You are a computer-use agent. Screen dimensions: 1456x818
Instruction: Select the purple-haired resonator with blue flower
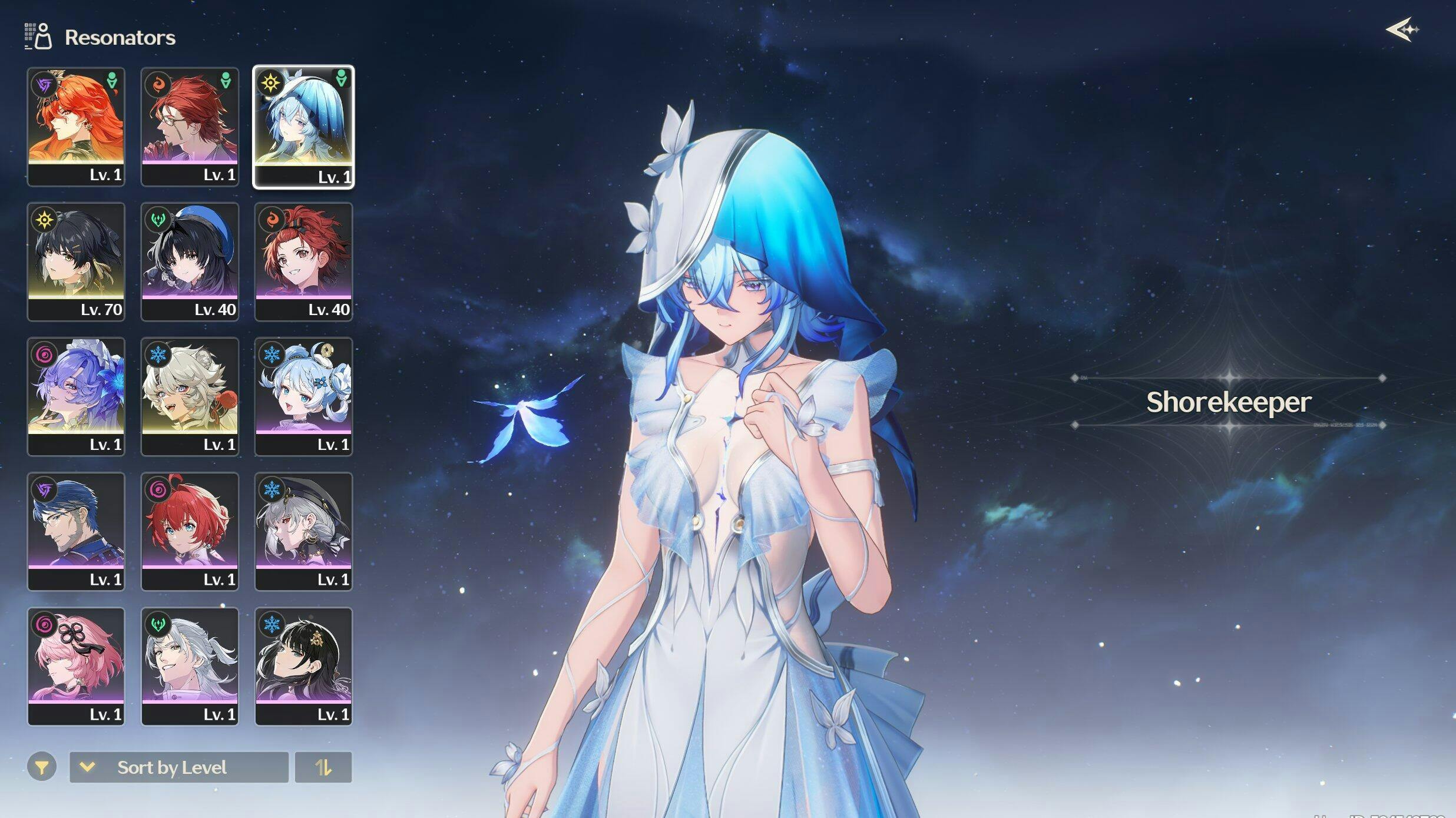(76, 396)
